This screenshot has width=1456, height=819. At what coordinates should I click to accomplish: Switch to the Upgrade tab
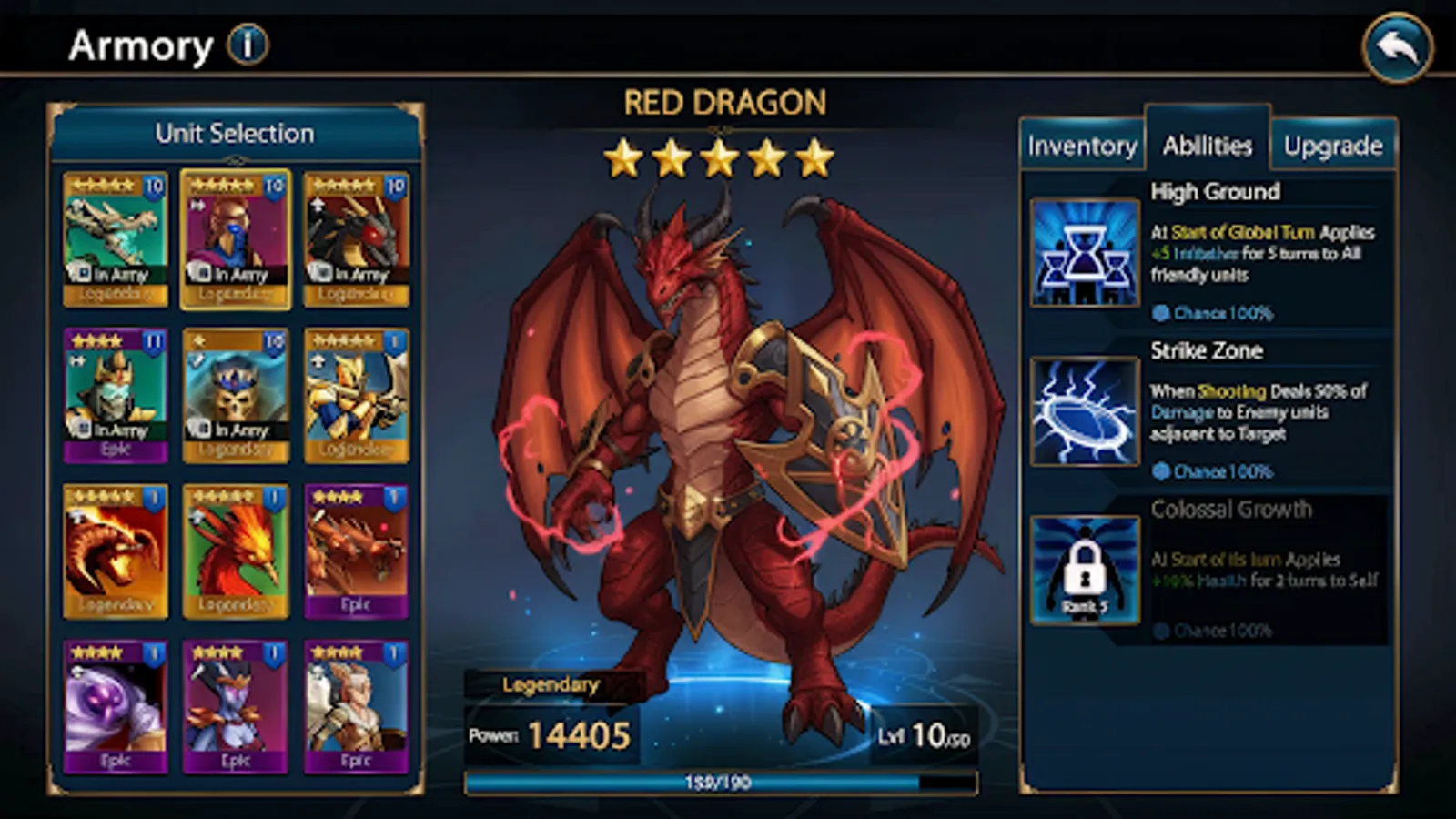(x=1334, y=145)
